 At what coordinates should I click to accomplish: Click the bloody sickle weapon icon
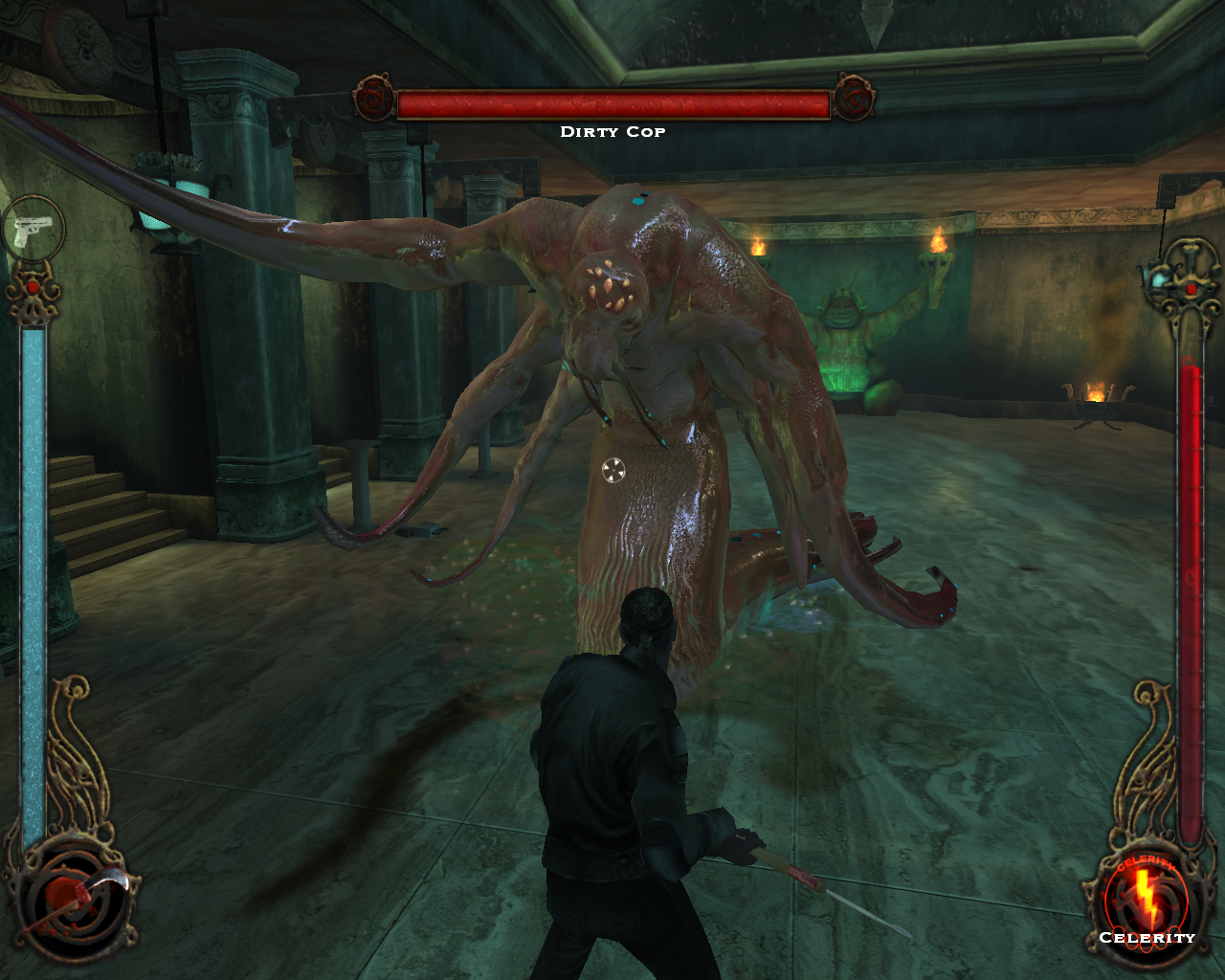click(x=75, y=900)
